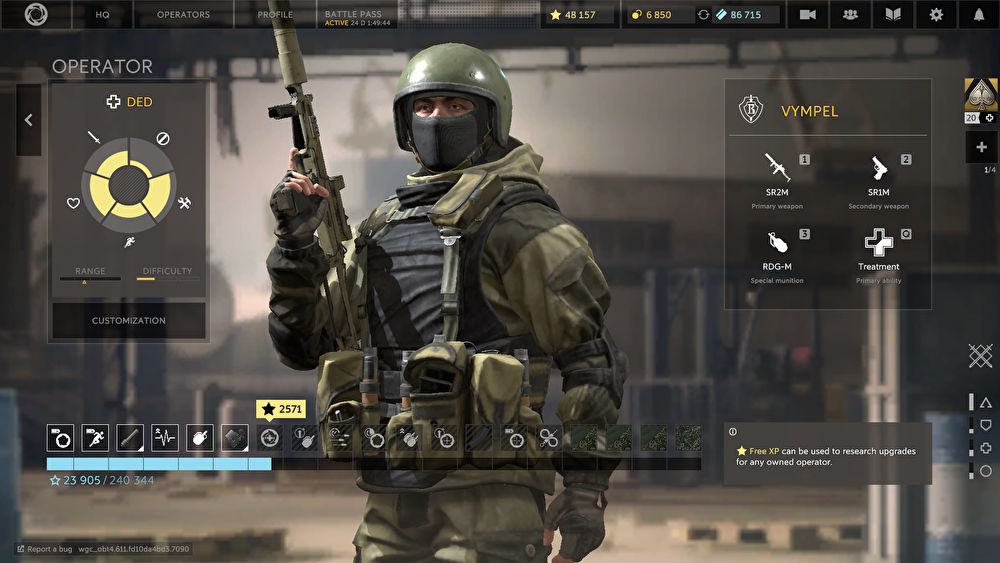This screenshot has width=1000, height=563.
Task: Click the back arrow beside the operator panel
Action: (x=28, y=120)
